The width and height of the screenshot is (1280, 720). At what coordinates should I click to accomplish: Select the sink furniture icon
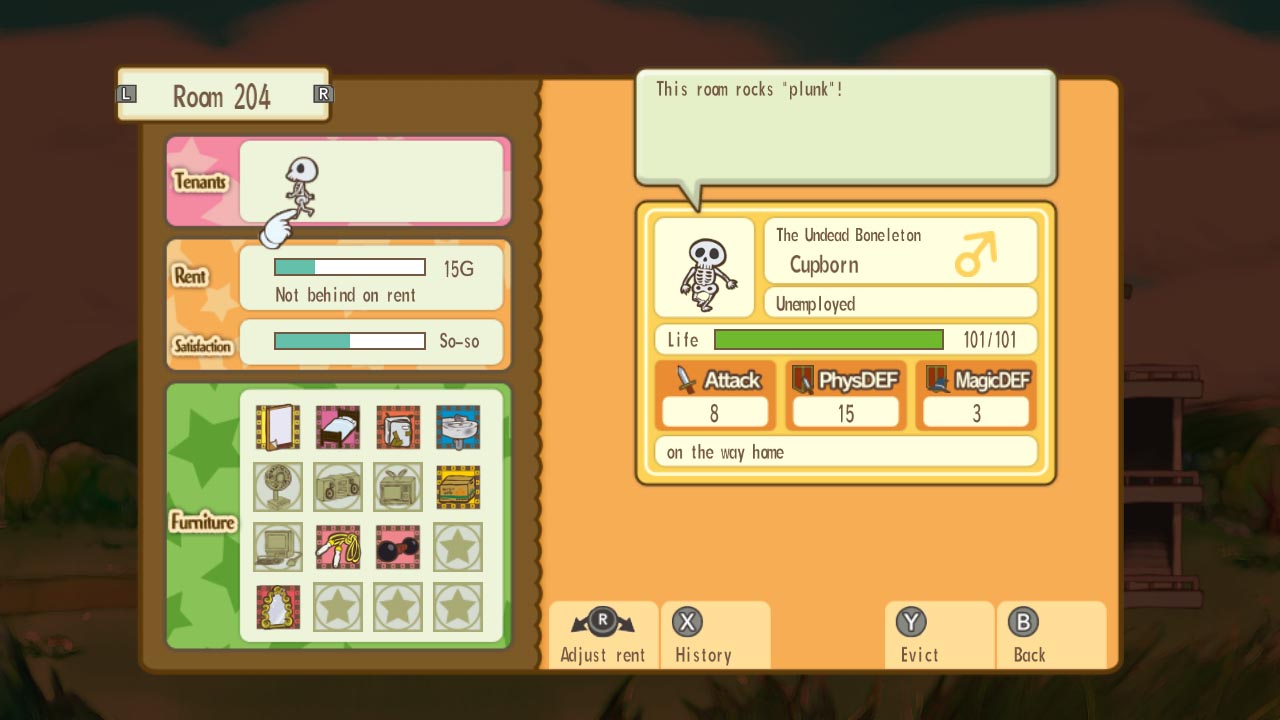pyautogui.click(x=458, y=428)
